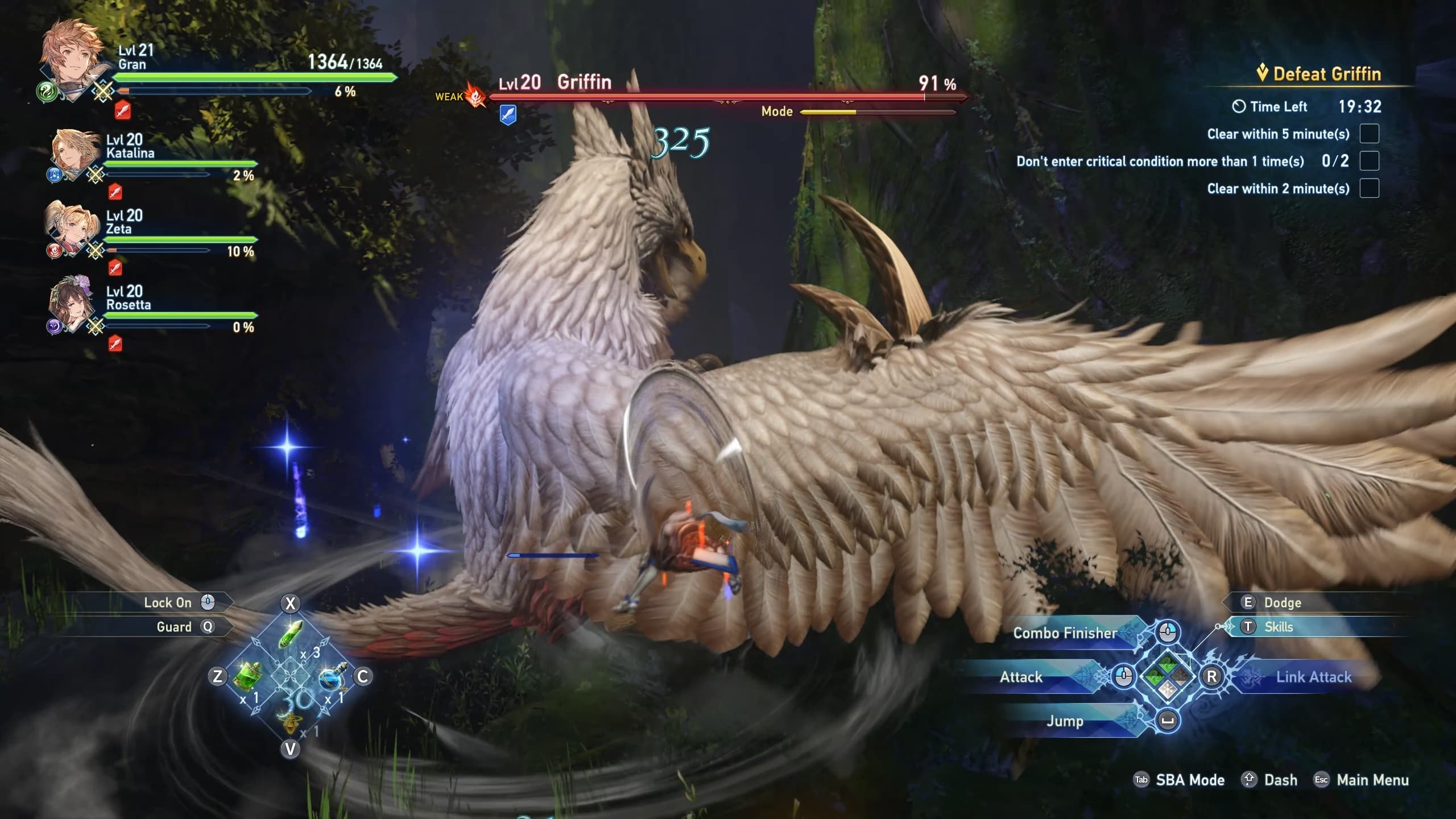
Task: Click the Dodge action label
Action: coord(1282,602)
